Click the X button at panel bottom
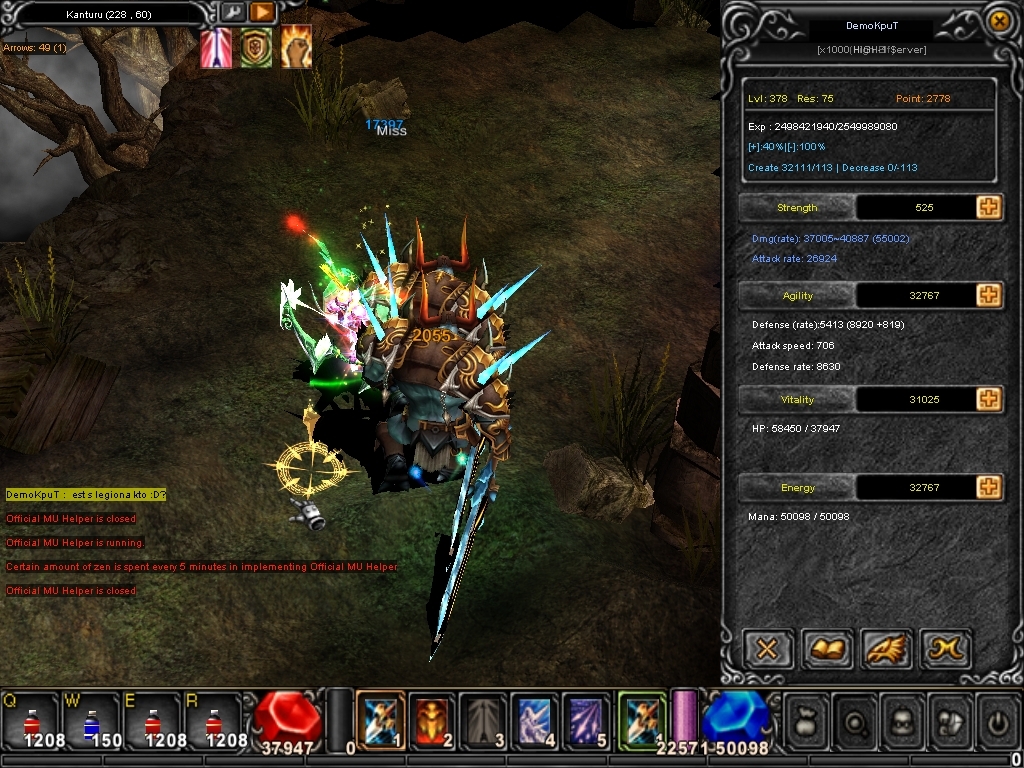 [767, 649]
